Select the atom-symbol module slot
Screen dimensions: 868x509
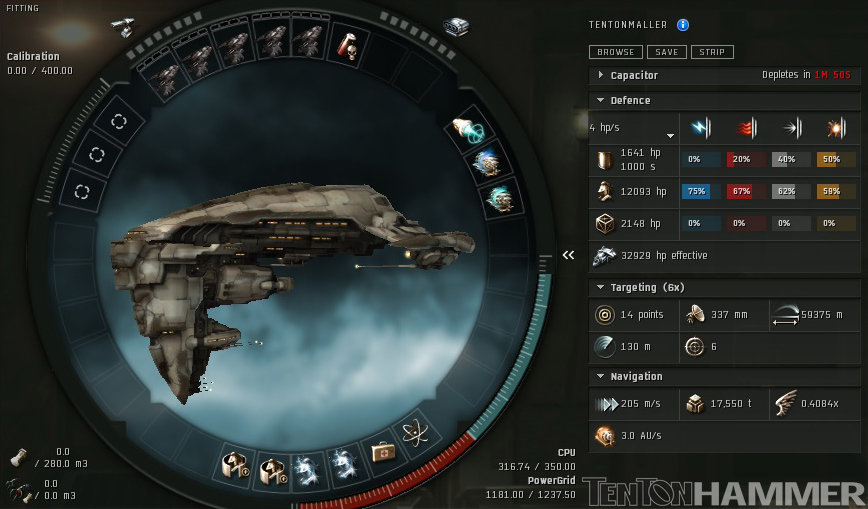416,435
